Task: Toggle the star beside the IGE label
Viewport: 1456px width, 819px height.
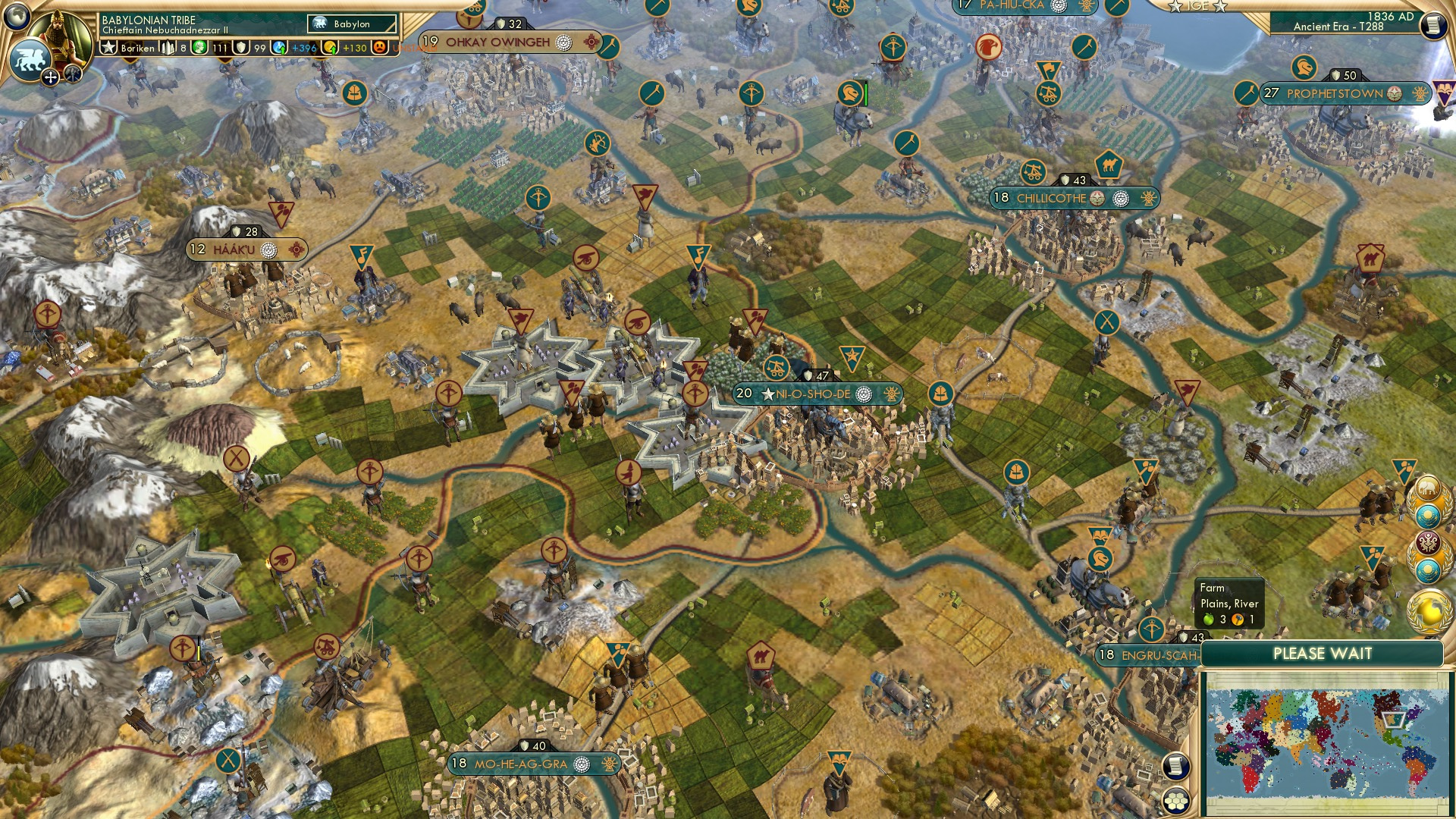Action: [1176, 6]
